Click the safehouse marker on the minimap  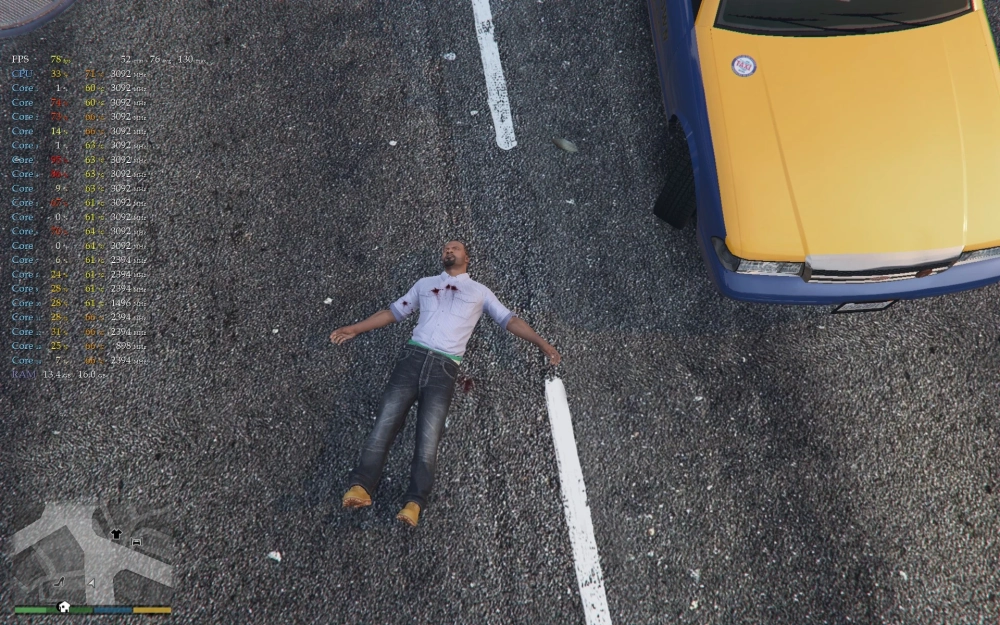(64, 606)
